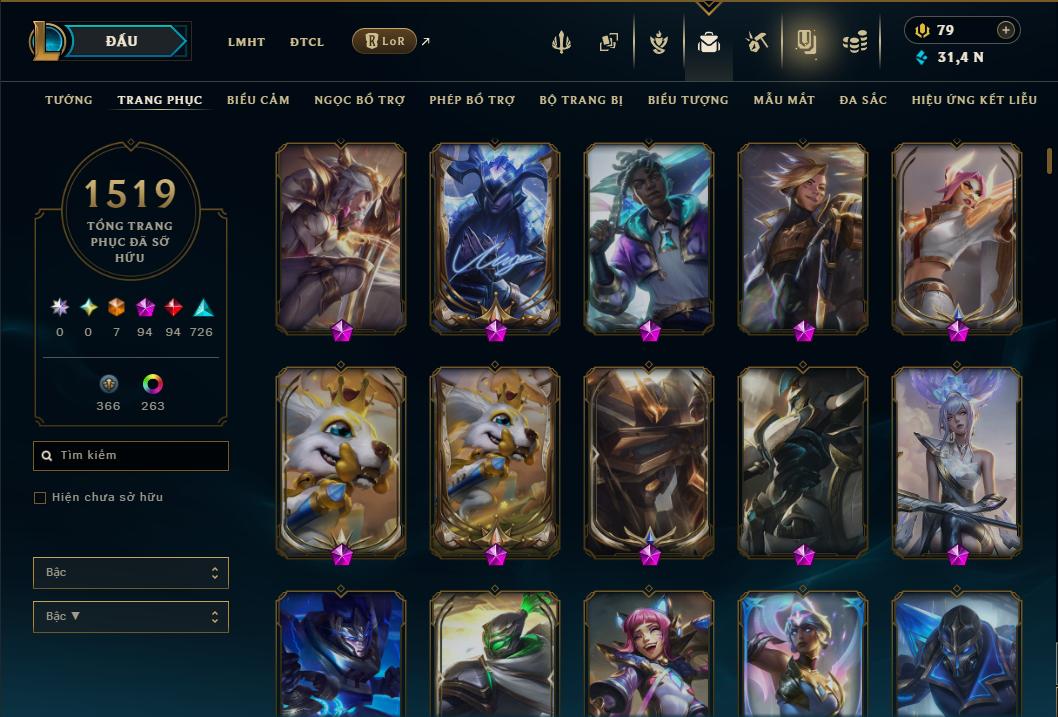Open the NGỌC BỔ TRỢ tab
Screen dimensions: 1058x717
(x=359, y=100)
